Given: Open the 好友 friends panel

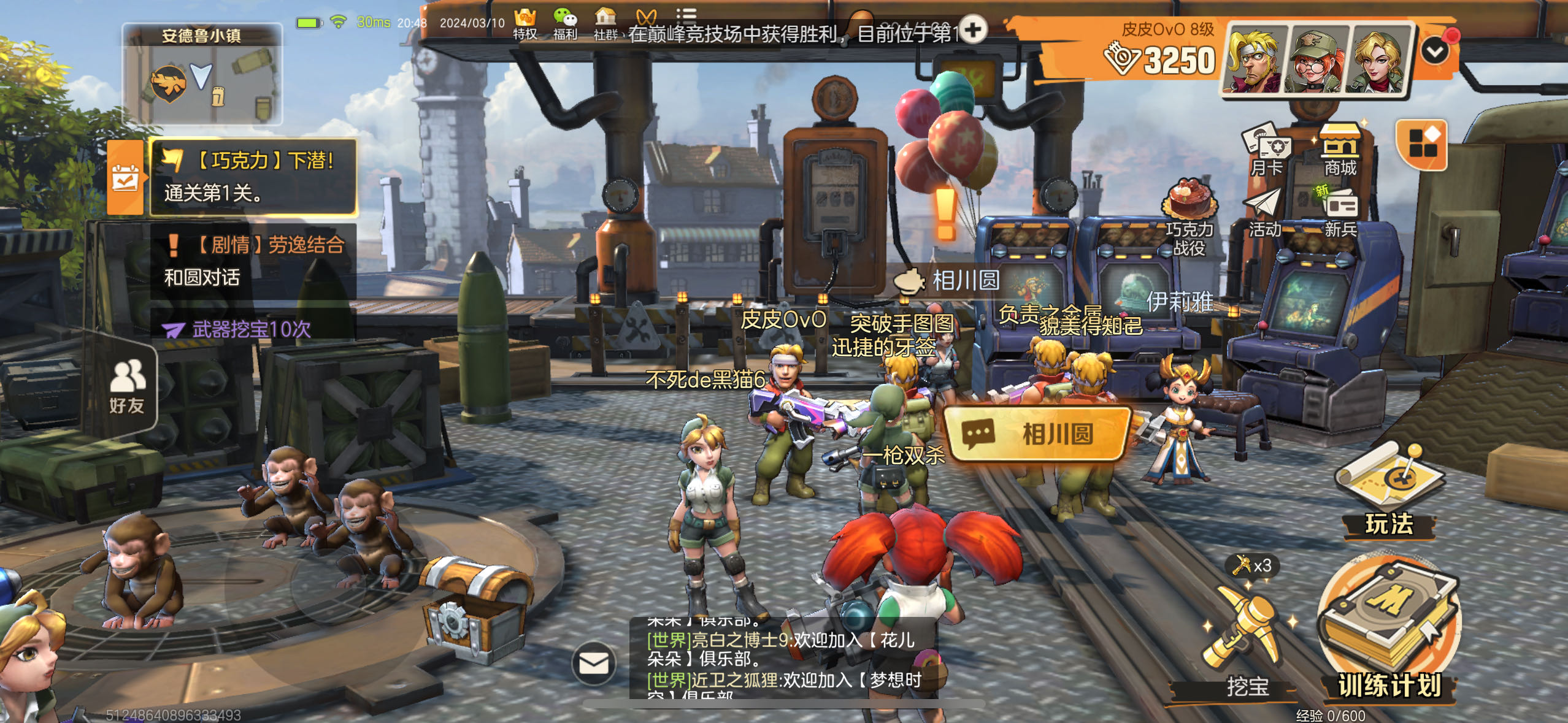Looking at the screenshot, I should tap(126, 386).
